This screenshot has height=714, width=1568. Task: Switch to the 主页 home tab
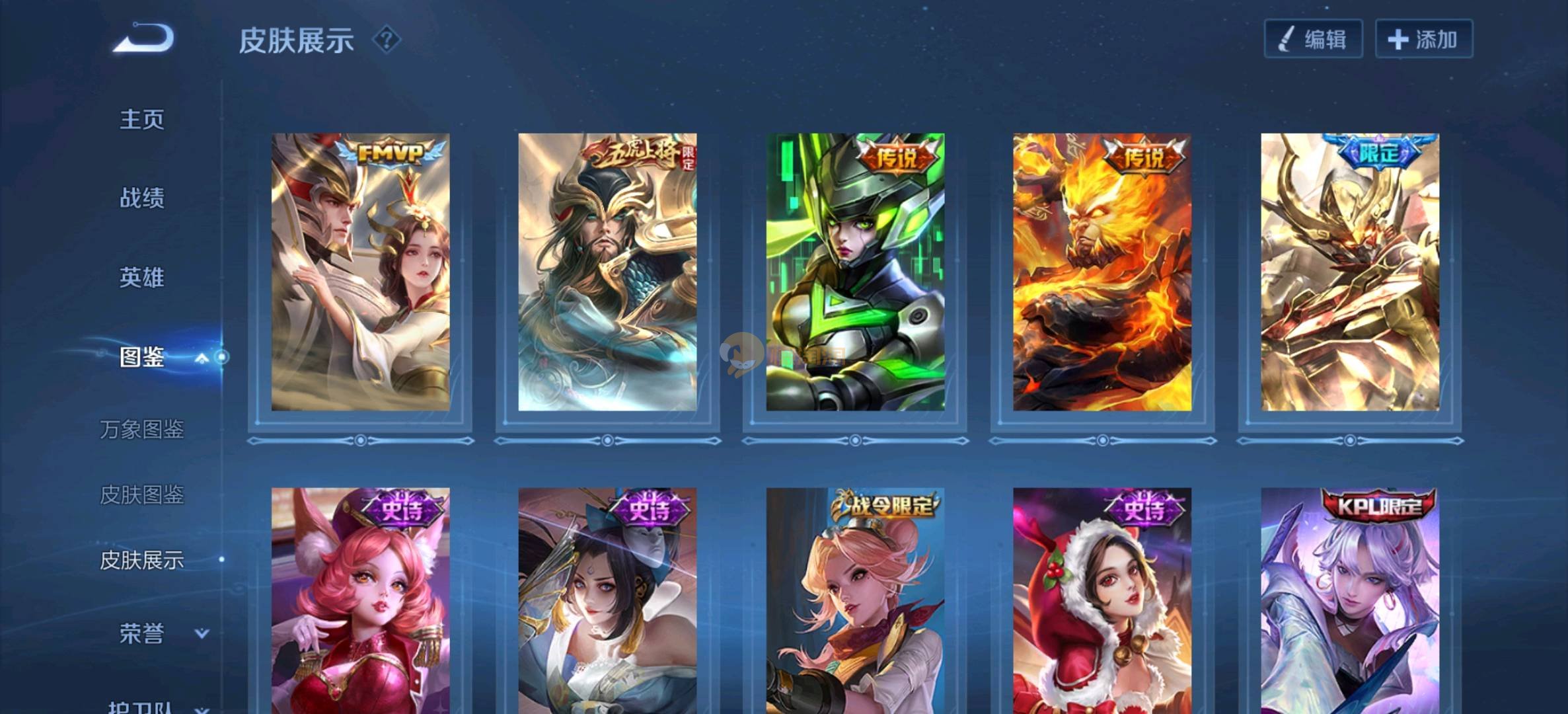click(x=141, y=120)
